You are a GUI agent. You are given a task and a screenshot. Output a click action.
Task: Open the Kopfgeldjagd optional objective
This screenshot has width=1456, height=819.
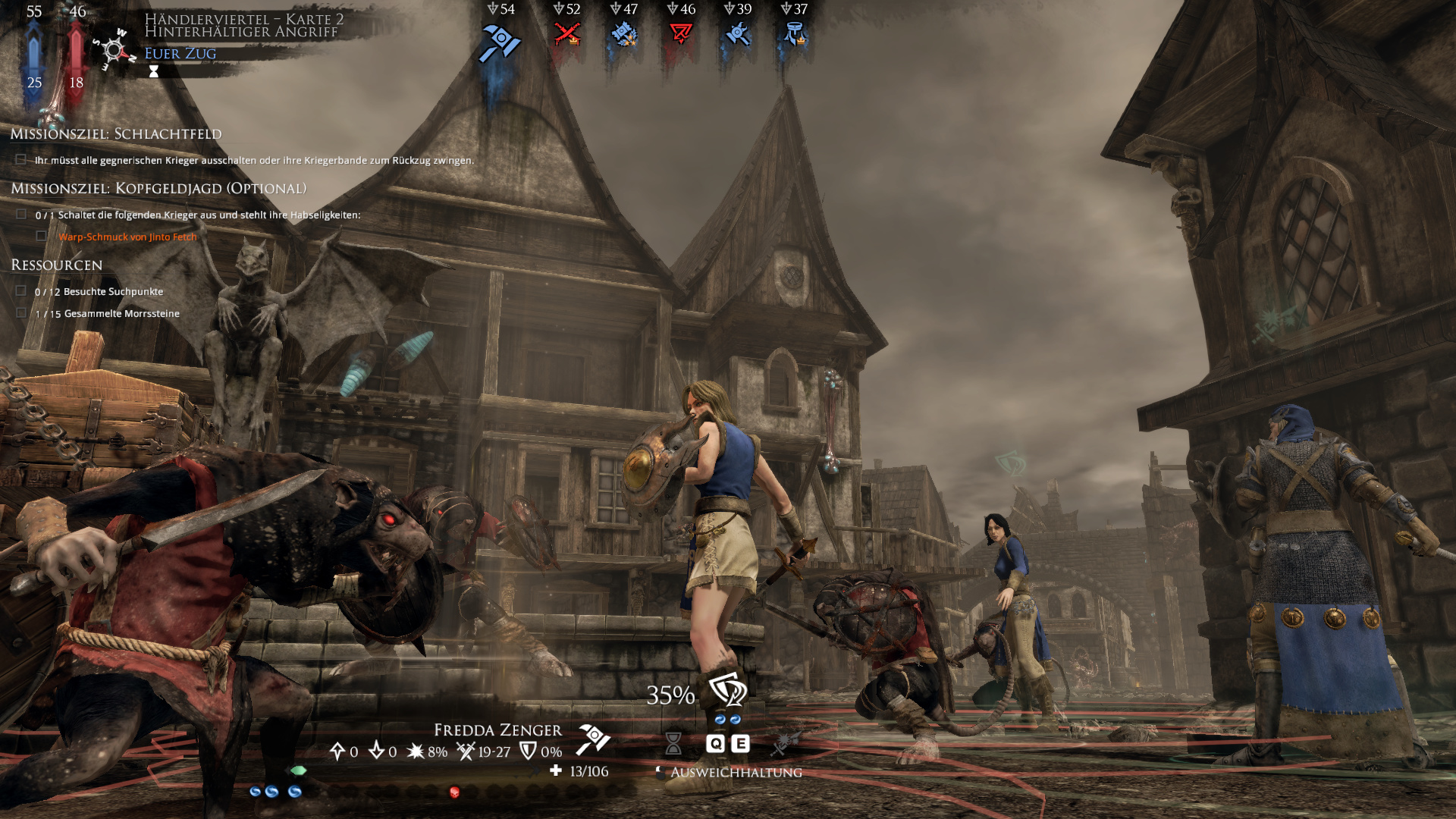(x=158, y=189)
